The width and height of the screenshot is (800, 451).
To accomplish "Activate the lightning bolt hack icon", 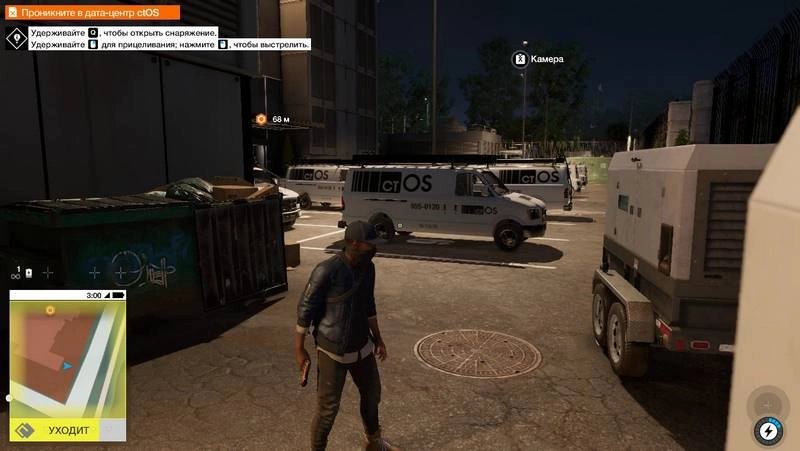I will [x=768, y=431].
